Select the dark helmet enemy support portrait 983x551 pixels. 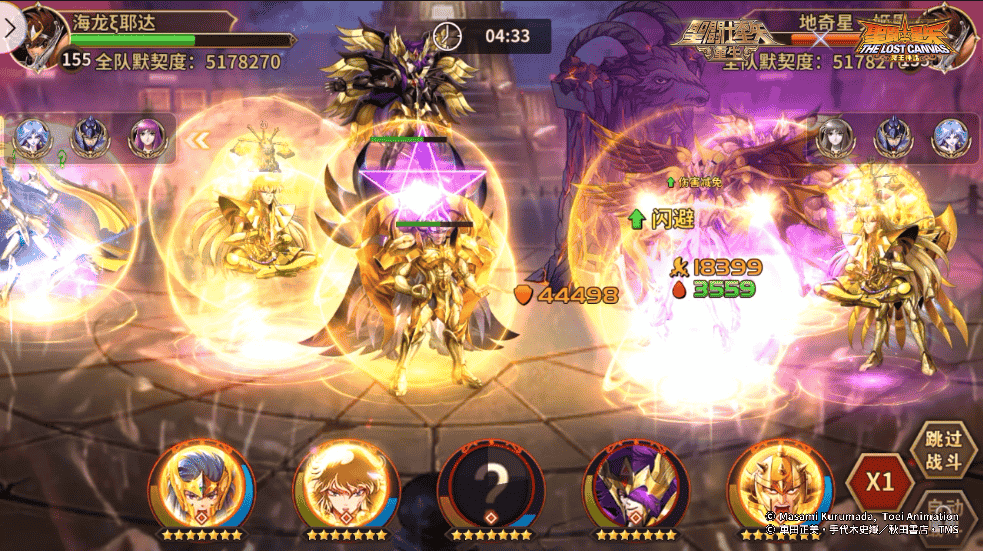pos(893,138)
